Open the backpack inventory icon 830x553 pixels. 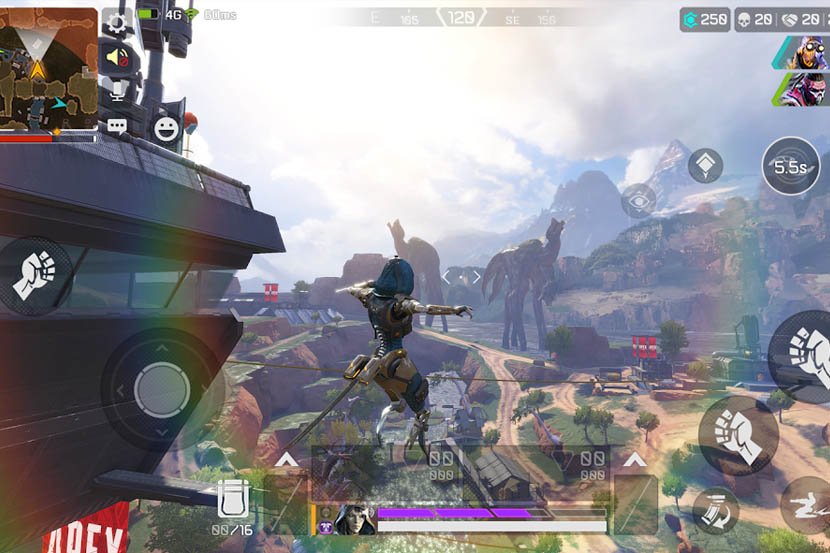tap(233, 499)
